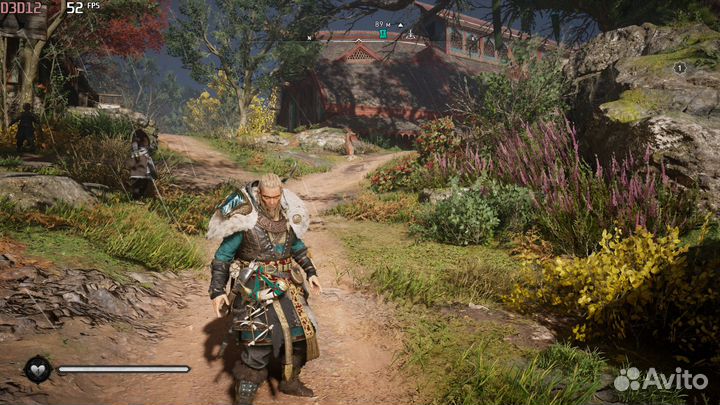Click the heart rations icon
Screen dimensions: 720x405
tap(38, 369)
